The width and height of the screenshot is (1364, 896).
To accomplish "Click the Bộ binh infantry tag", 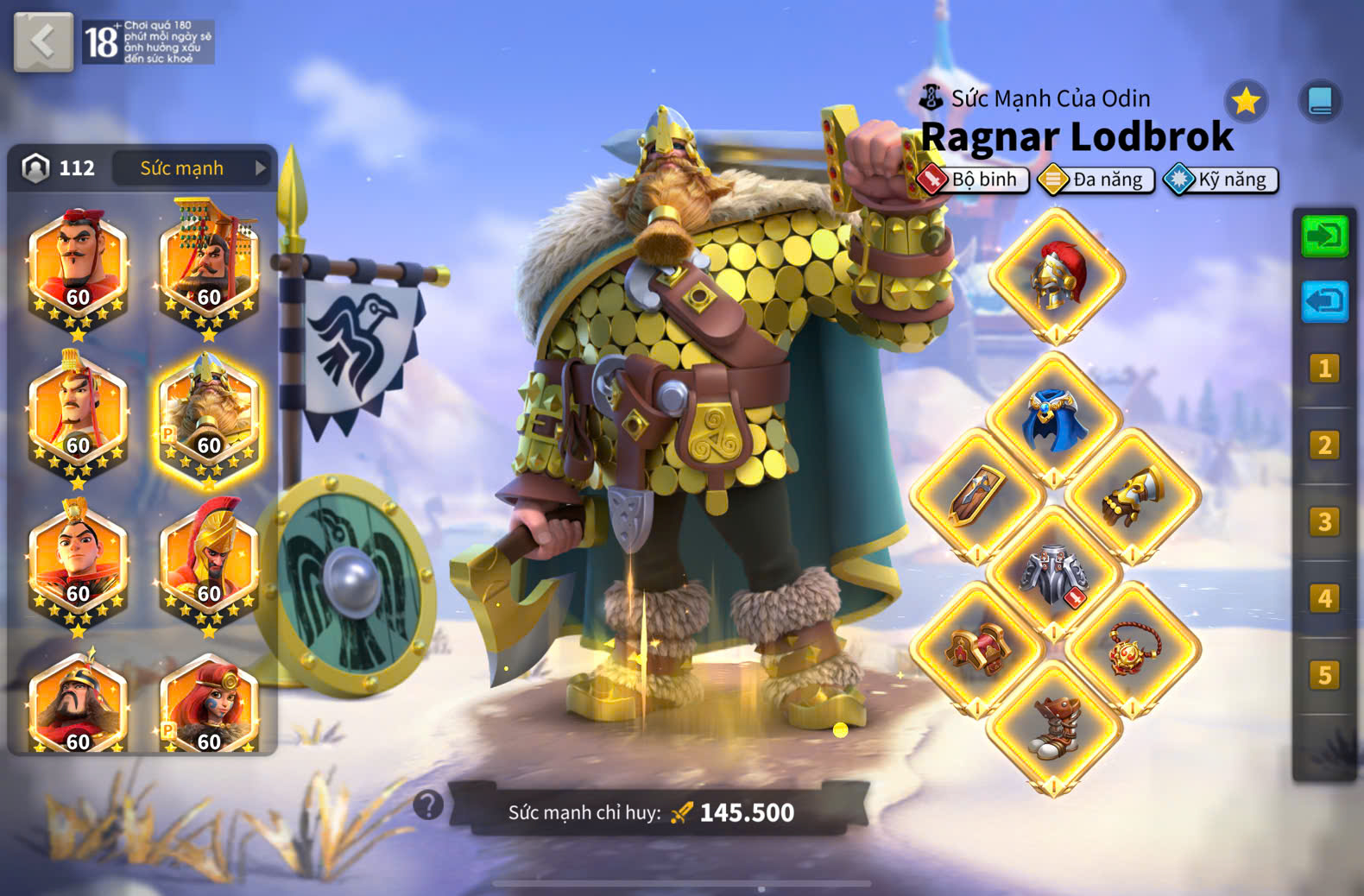I will [x=974, y=180].
